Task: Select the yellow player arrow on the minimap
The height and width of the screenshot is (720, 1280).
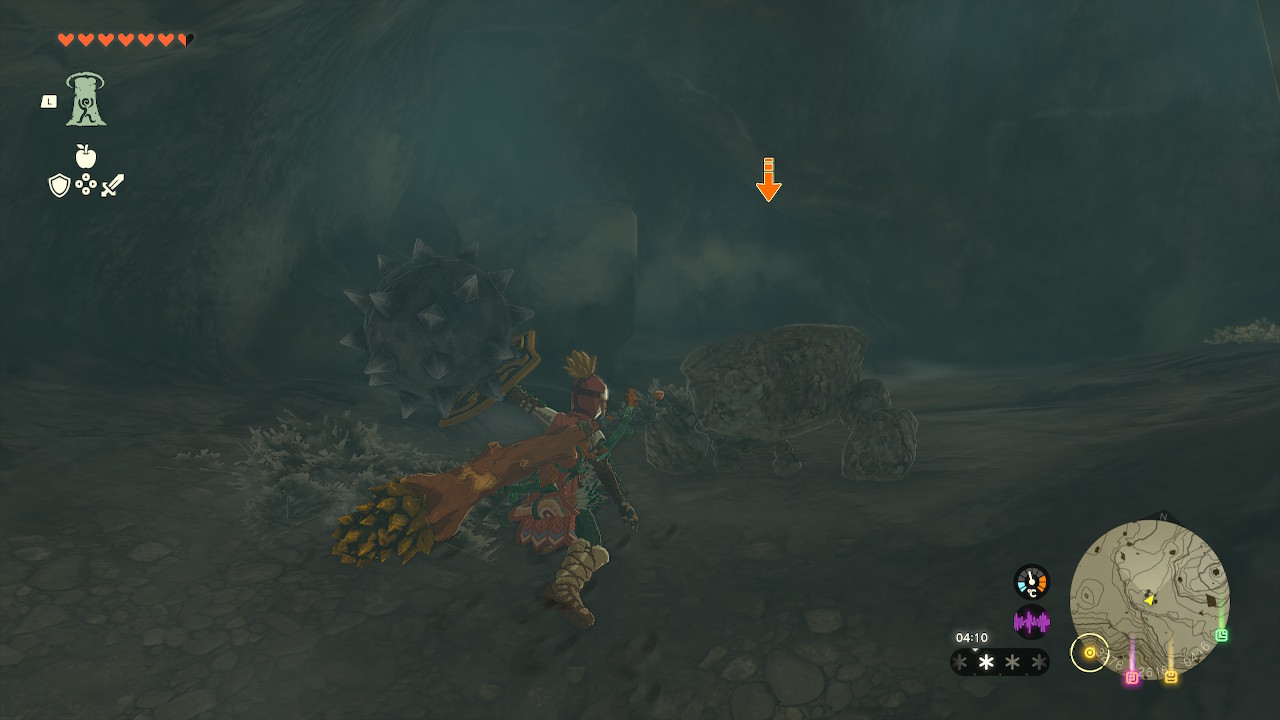Action: click(1148, 600)
